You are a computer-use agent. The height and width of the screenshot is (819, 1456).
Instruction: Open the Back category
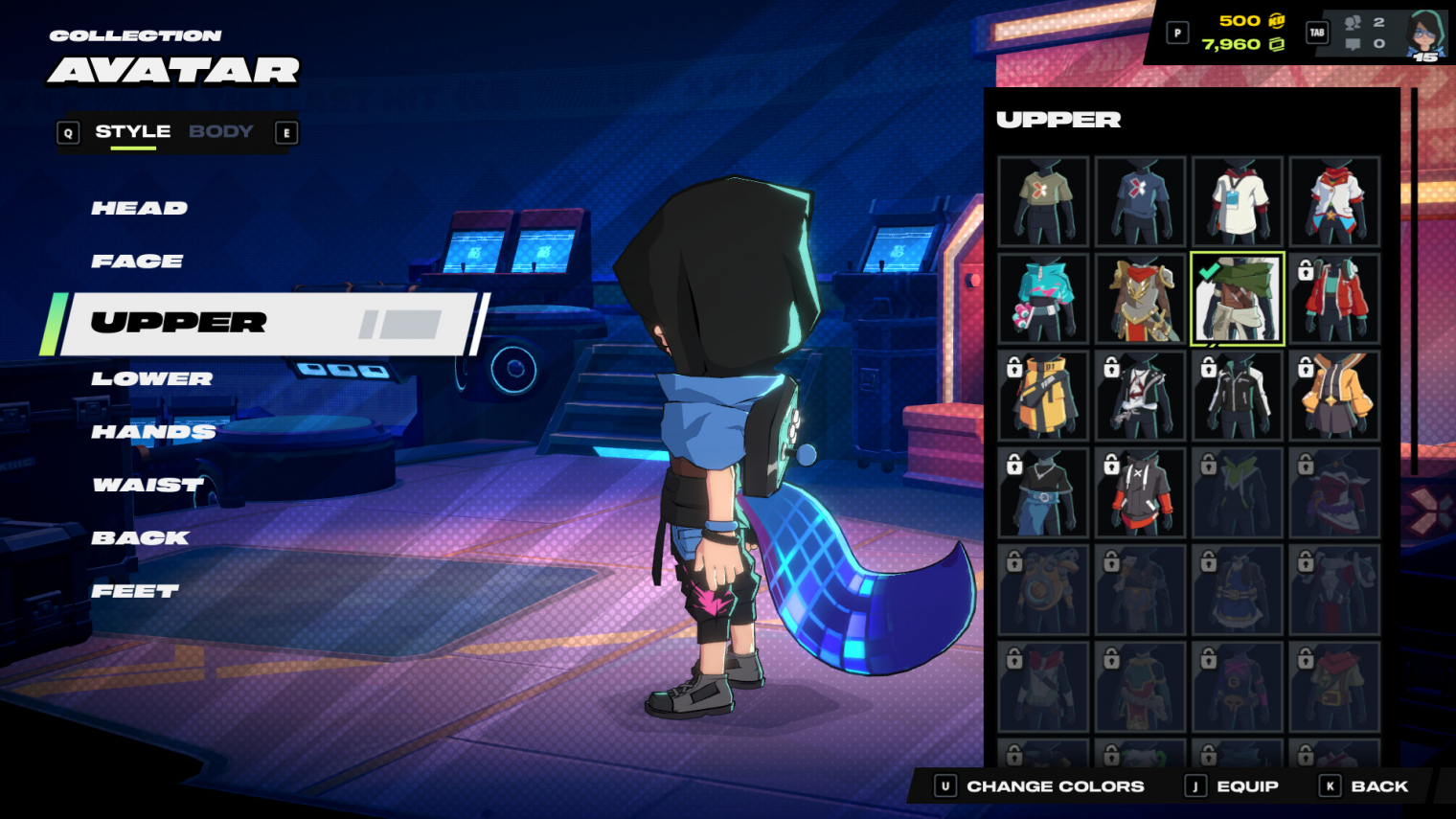[x=140, y=538]
